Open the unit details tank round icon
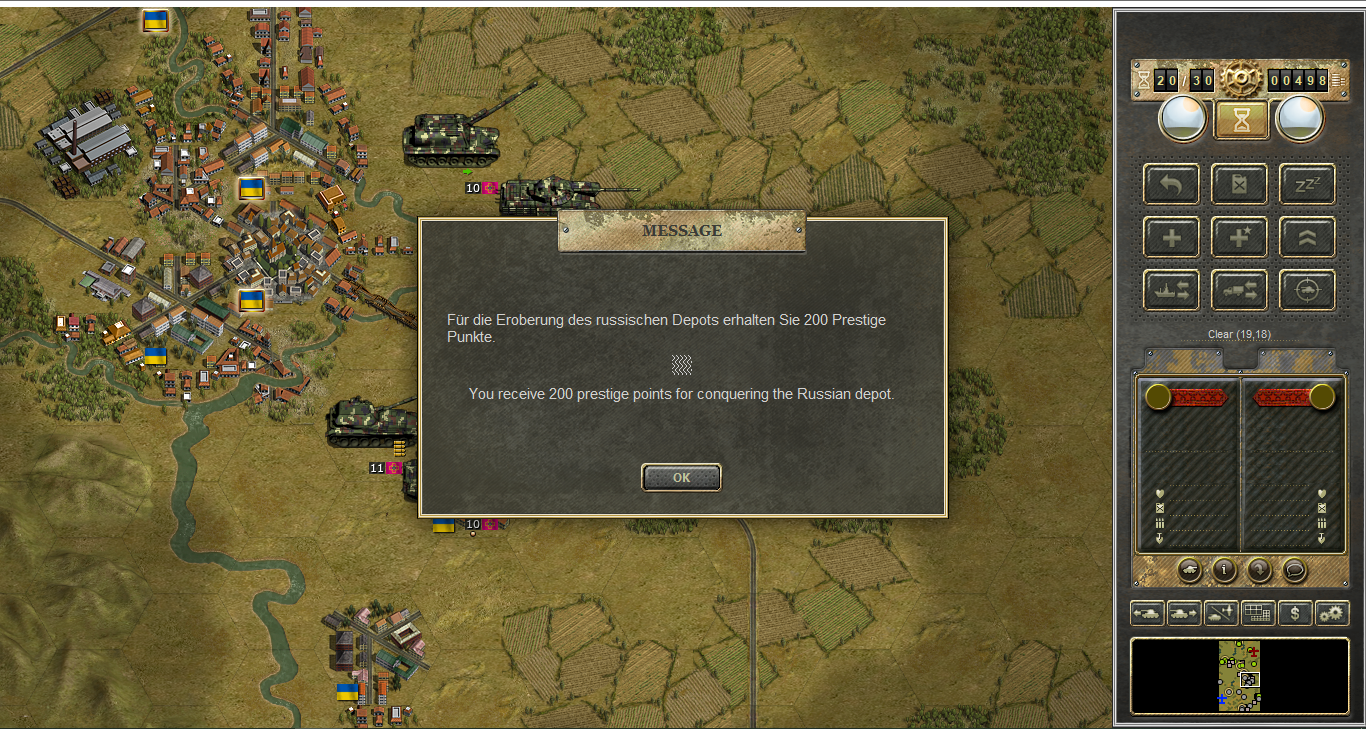 1190,570
